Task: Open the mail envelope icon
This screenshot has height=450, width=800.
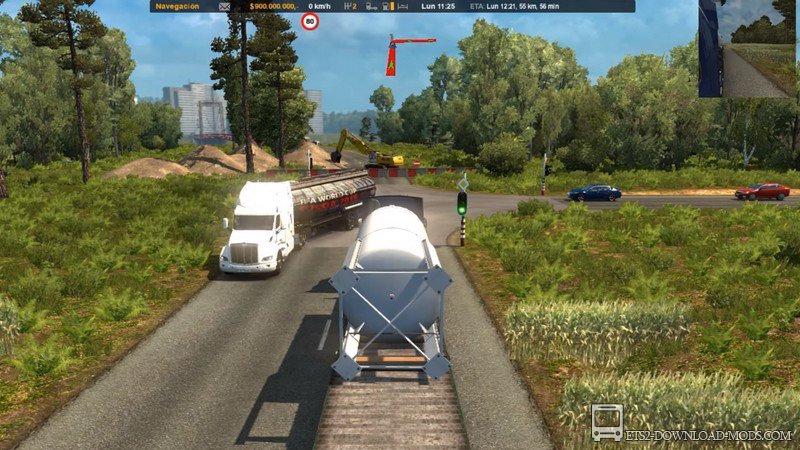Action: click(x=225, y=6)
